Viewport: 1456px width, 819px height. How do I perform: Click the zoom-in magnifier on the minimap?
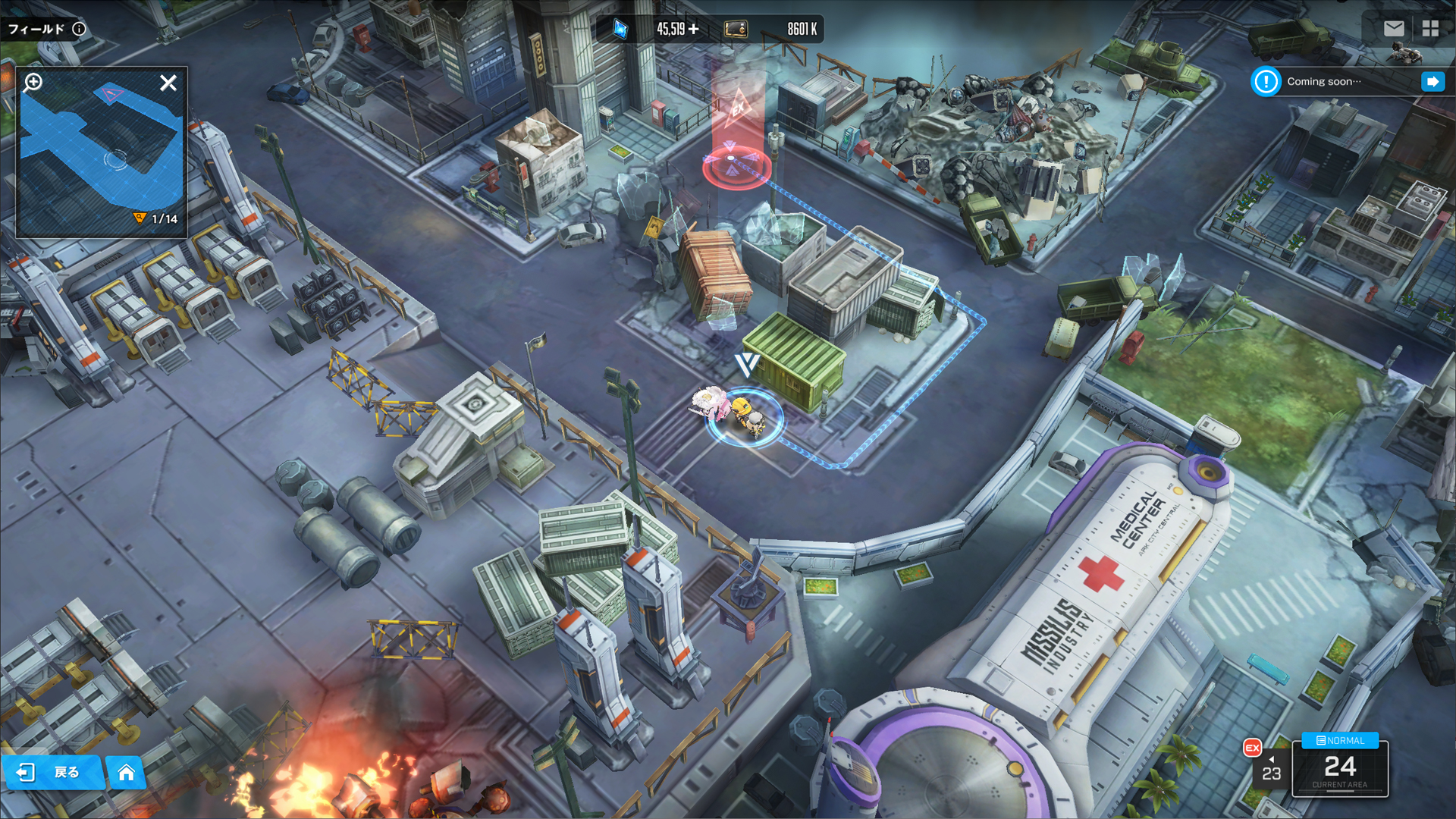tap(32, 83)
